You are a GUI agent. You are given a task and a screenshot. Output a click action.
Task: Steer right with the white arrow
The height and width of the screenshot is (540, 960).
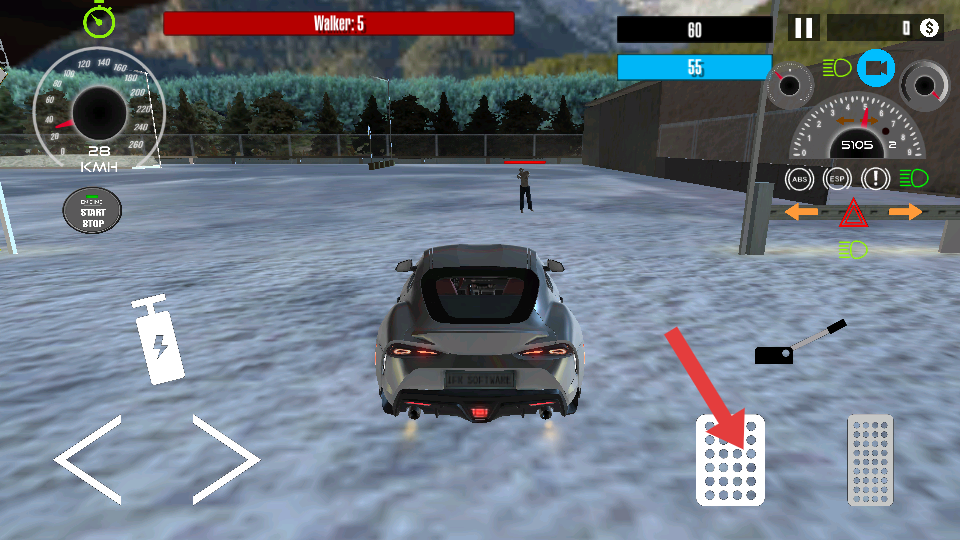click(227, 459)
